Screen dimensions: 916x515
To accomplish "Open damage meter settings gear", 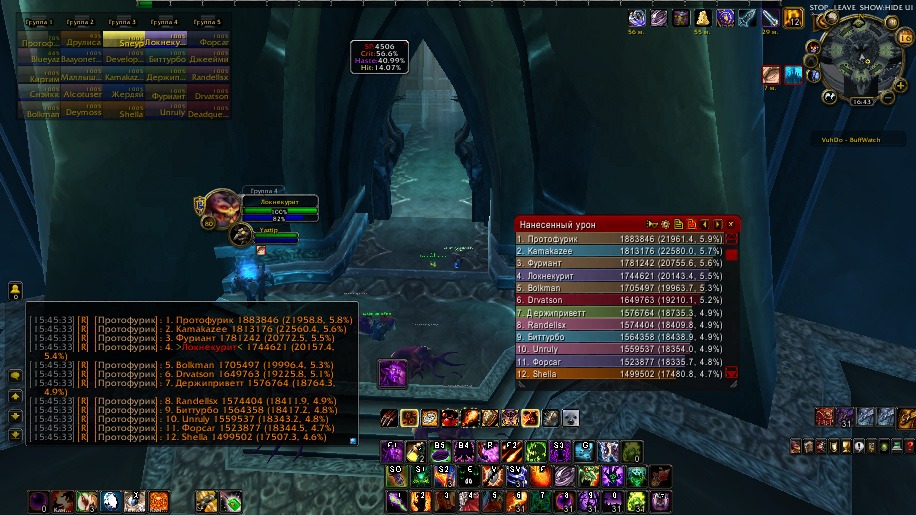I will (x=664, y=224).
